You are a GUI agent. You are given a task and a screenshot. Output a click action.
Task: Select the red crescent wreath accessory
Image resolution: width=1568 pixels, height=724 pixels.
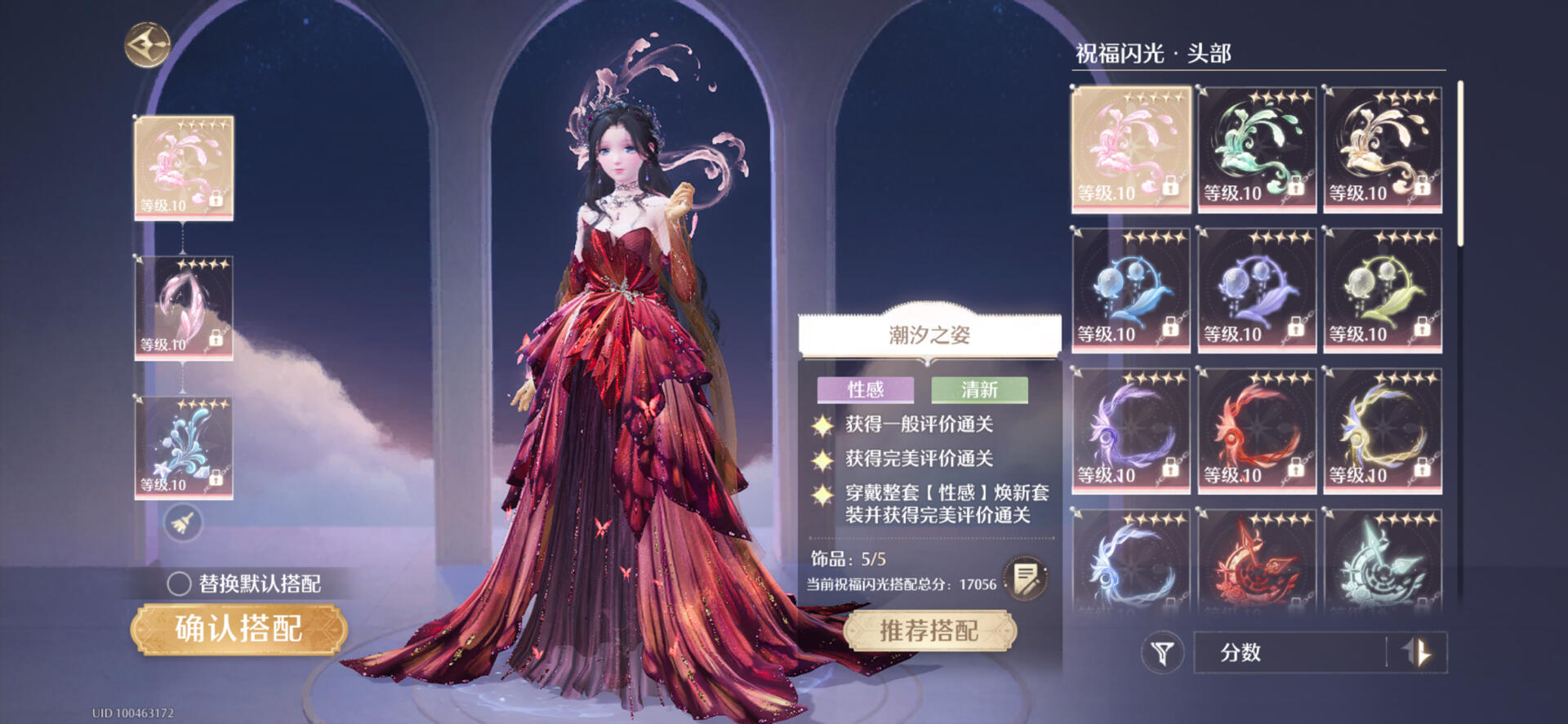[1256, 430]
